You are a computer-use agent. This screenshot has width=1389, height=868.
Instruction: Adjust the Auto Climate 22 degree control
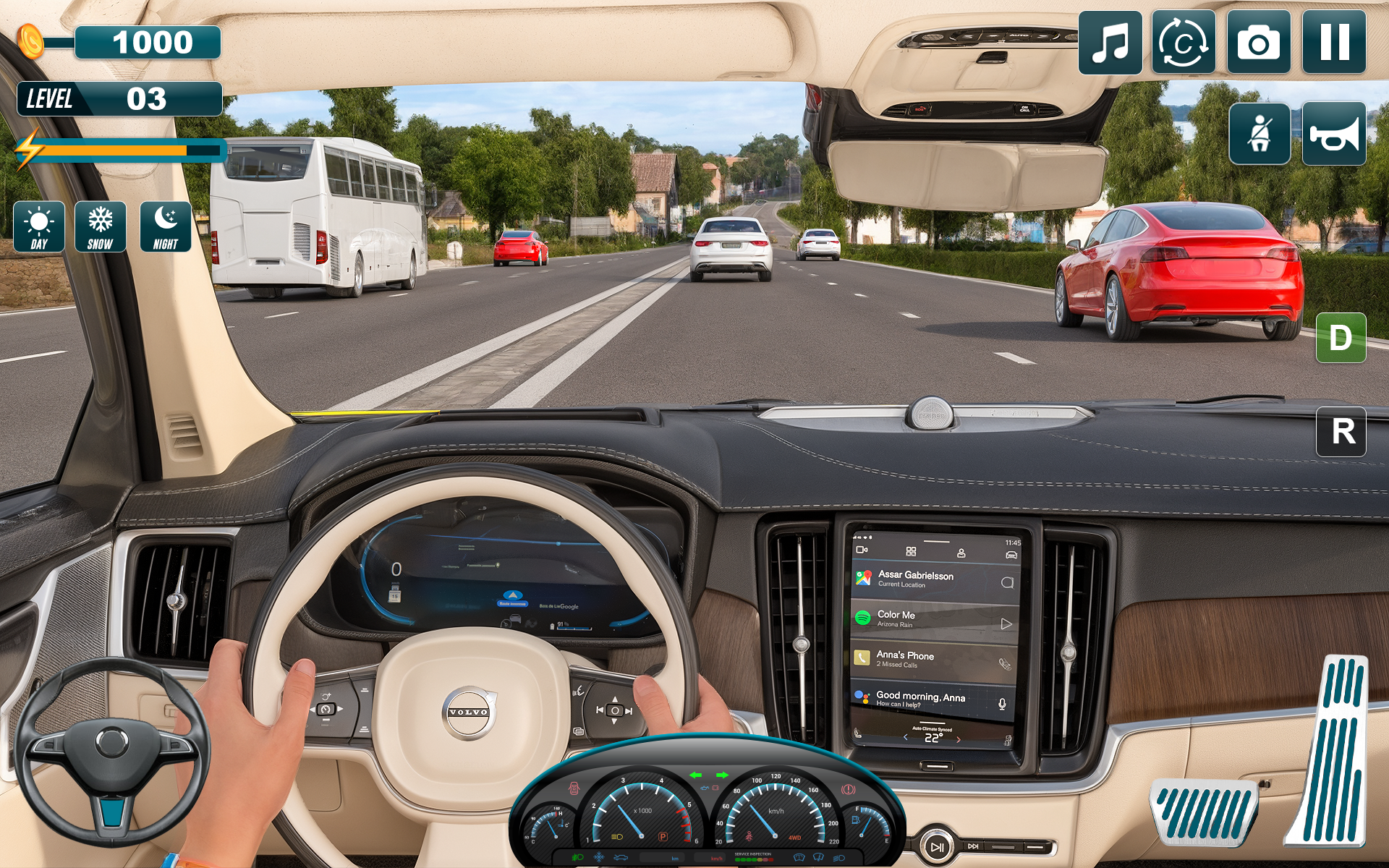(x=934, y=738)
